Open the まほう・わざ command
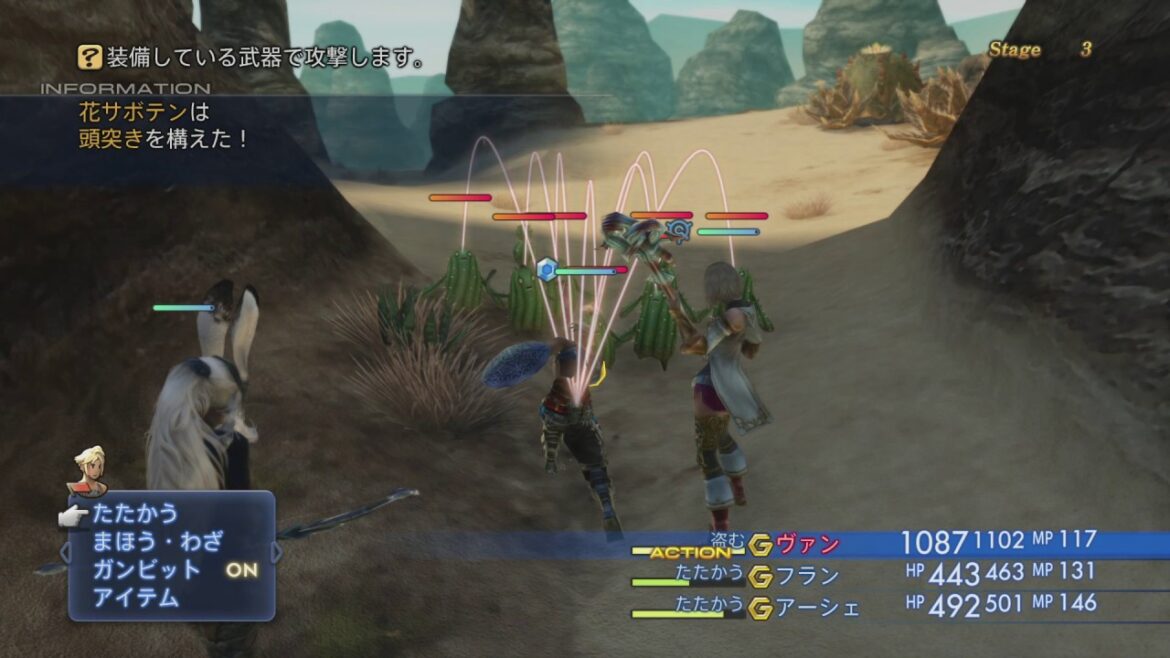 [157, 542]
